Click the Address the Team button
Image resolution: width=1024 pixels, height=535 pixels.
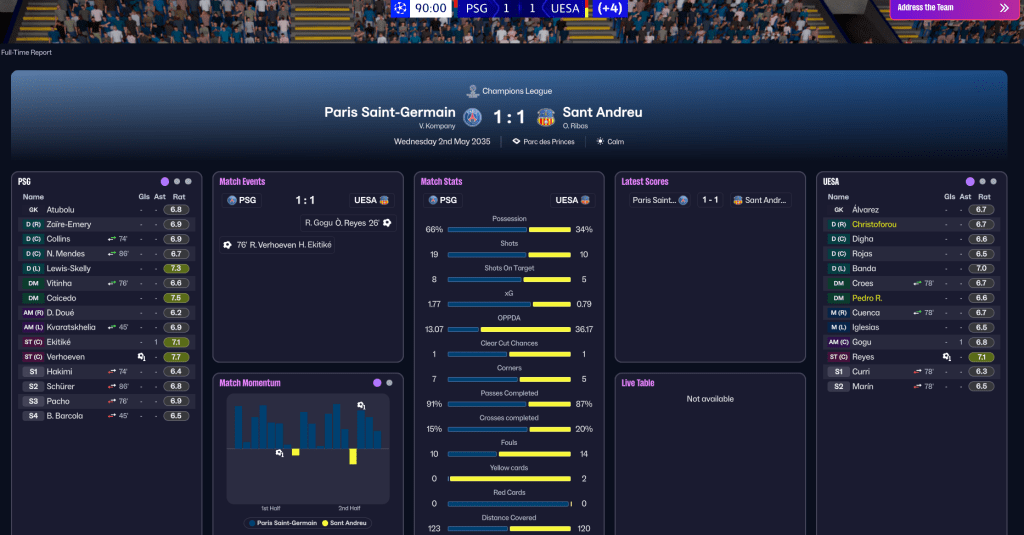point(952,8)
